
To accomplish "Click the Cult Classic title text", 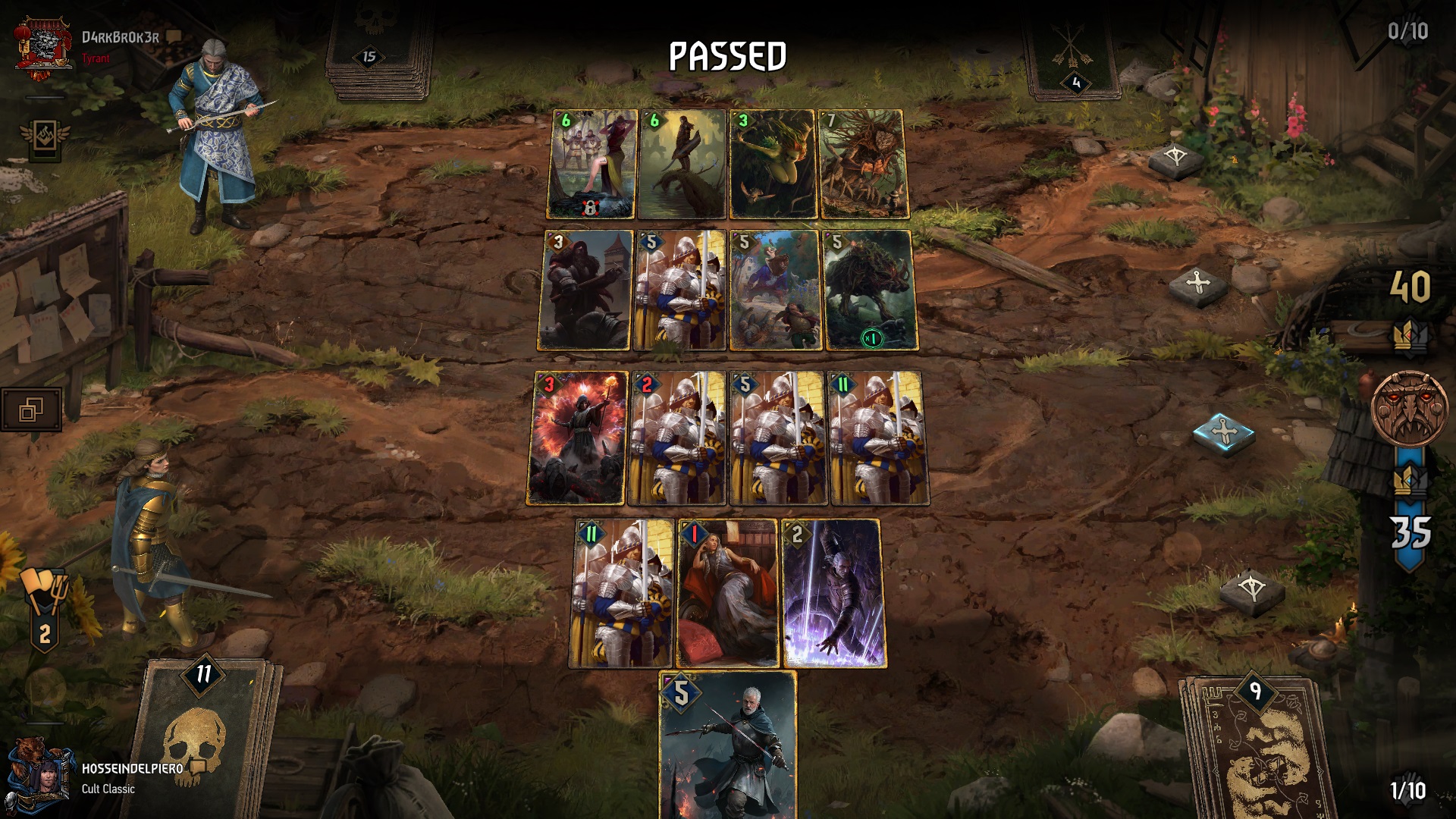I will tap(106, 789).
